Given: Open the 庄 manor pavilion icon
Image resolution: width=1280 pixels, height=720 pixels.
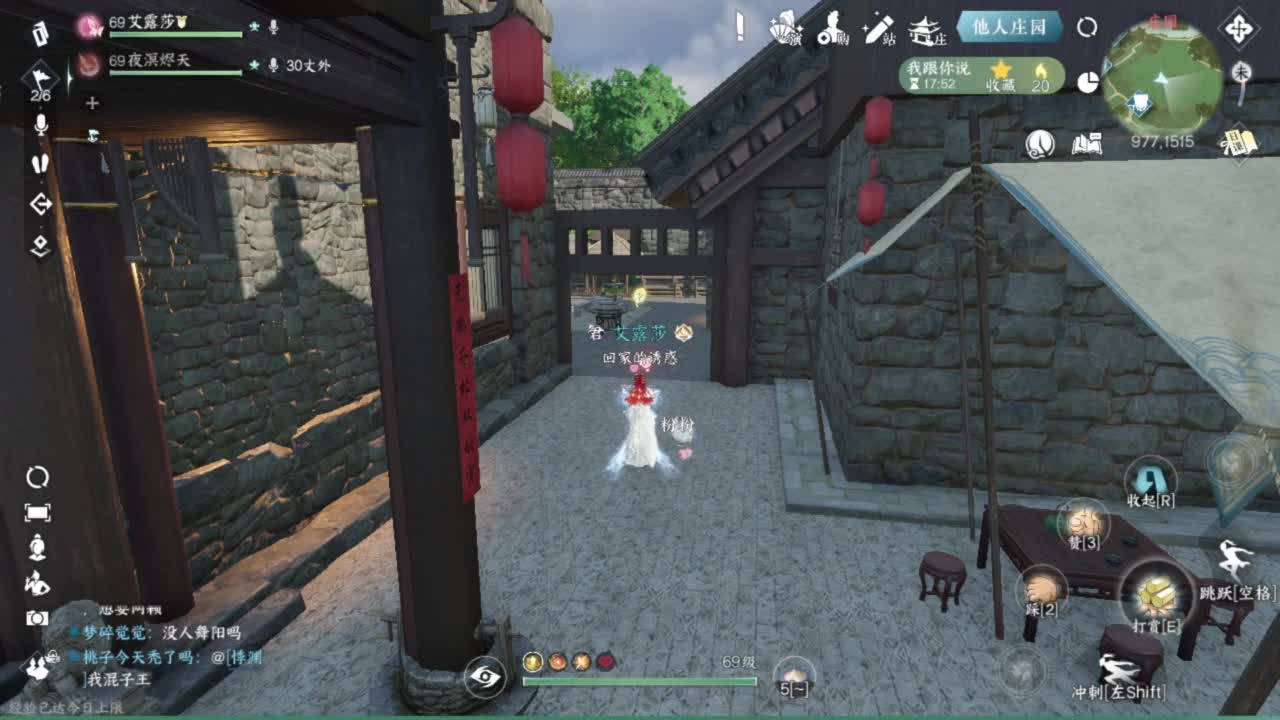Looking at the screenshot, I should click(x=927, y=30).
